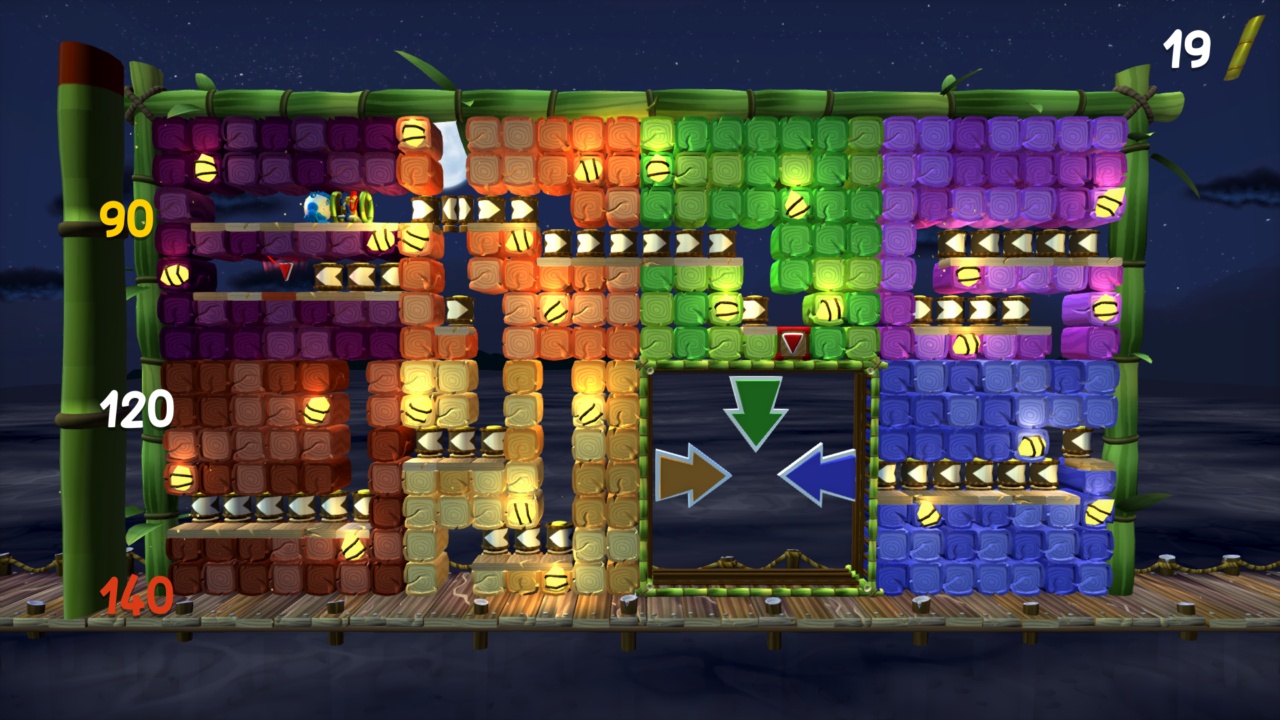Select the blue octopus character on the platform
The height and width of the screenshot is (720, 1280).
tap(310, 205)
